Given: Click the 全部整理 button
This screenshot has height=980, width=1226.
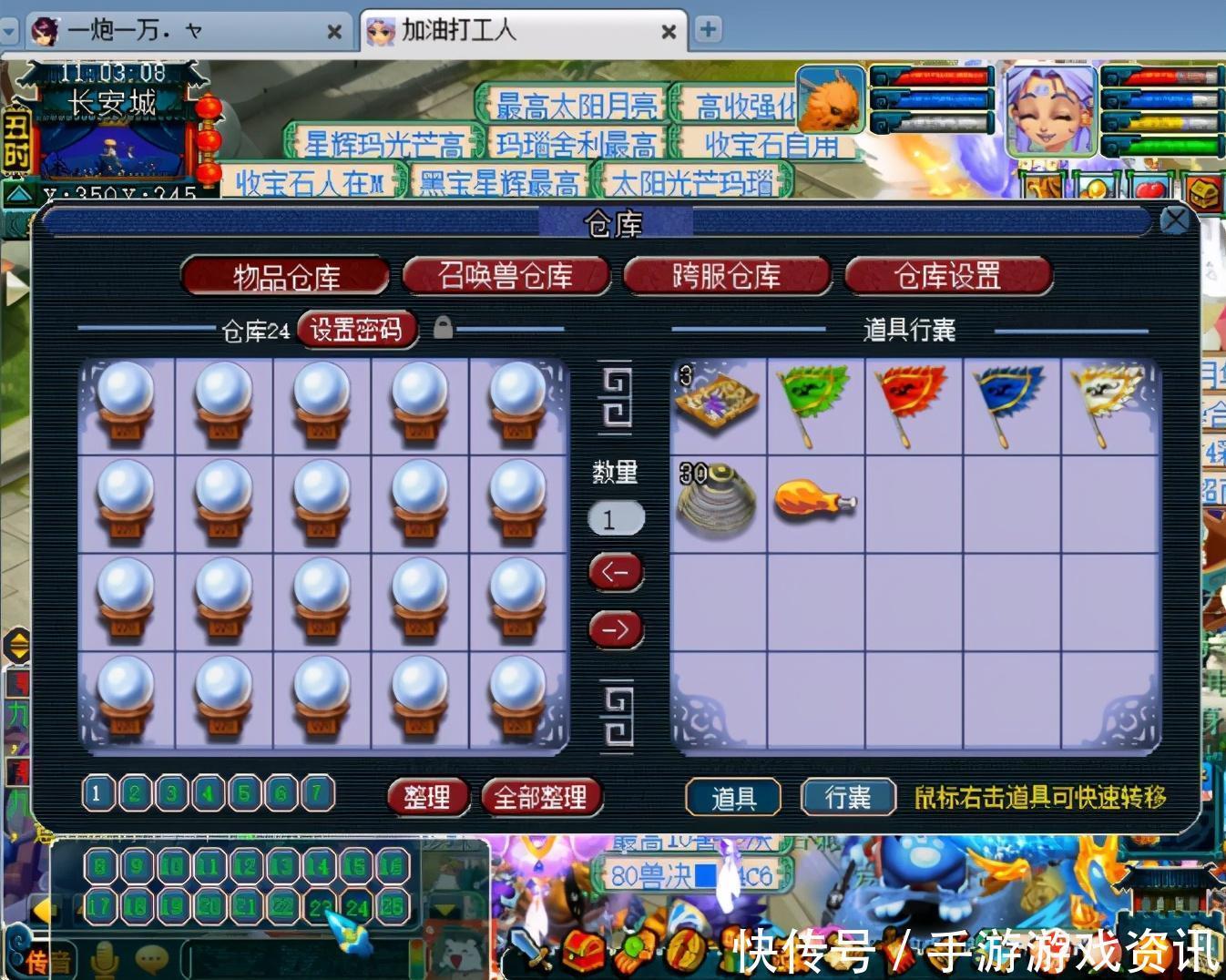Looking at the screenshot, I should coord(541,796).
